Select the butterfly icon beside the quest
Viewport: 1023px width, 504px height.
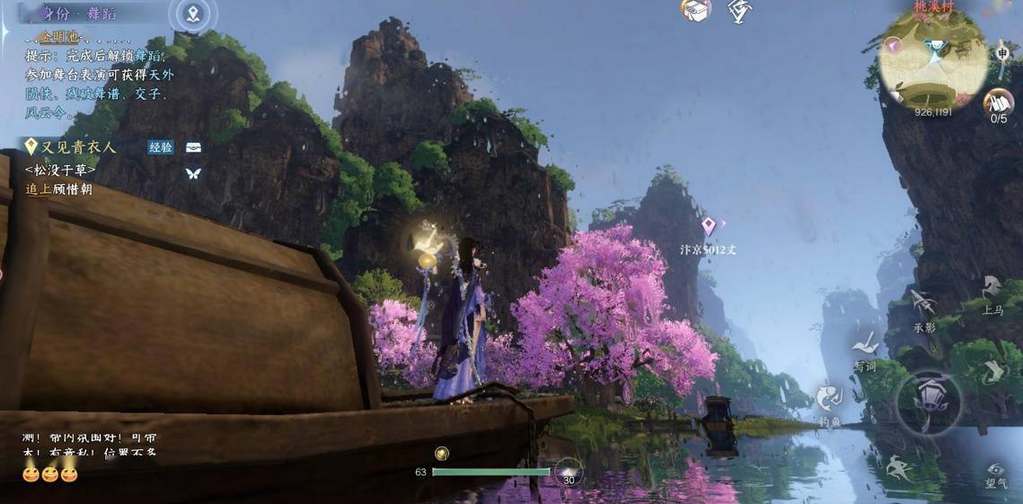click(x=193, y=173)
